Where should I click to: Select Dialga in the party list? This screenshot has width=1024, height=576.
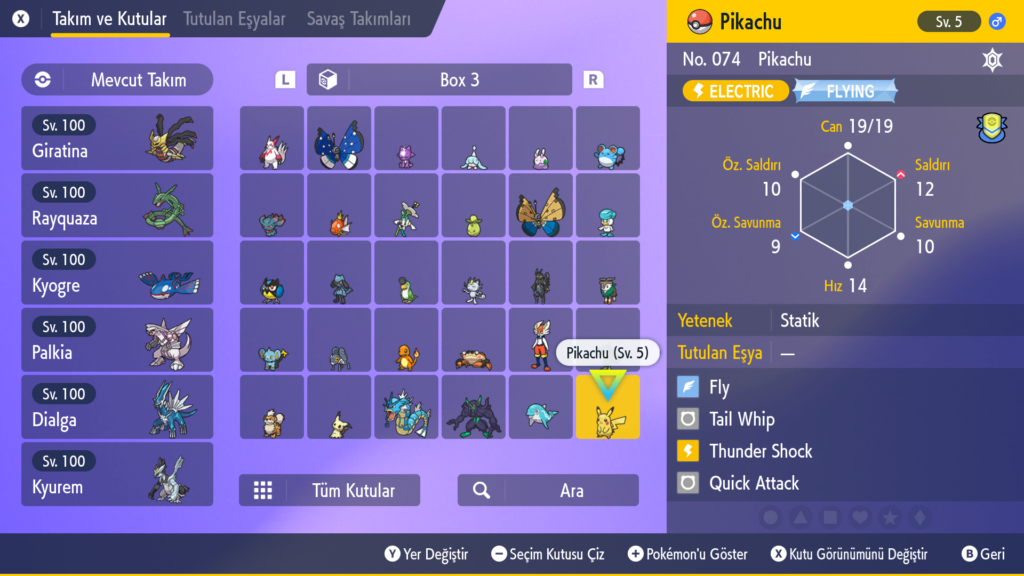click(117, 407)
